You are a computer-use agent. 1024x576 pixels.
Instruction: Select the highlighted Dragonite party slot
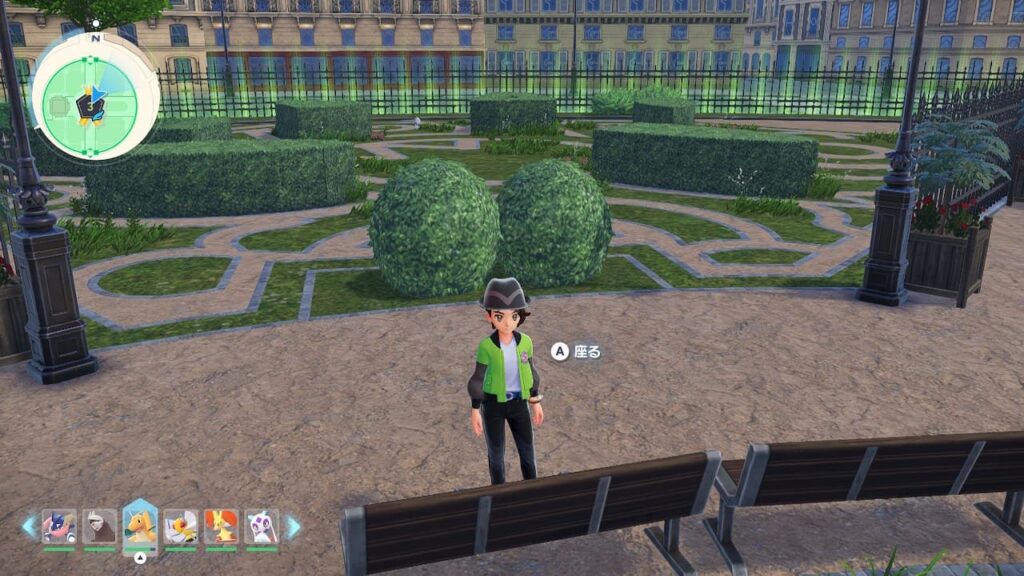tap(140, 525)
